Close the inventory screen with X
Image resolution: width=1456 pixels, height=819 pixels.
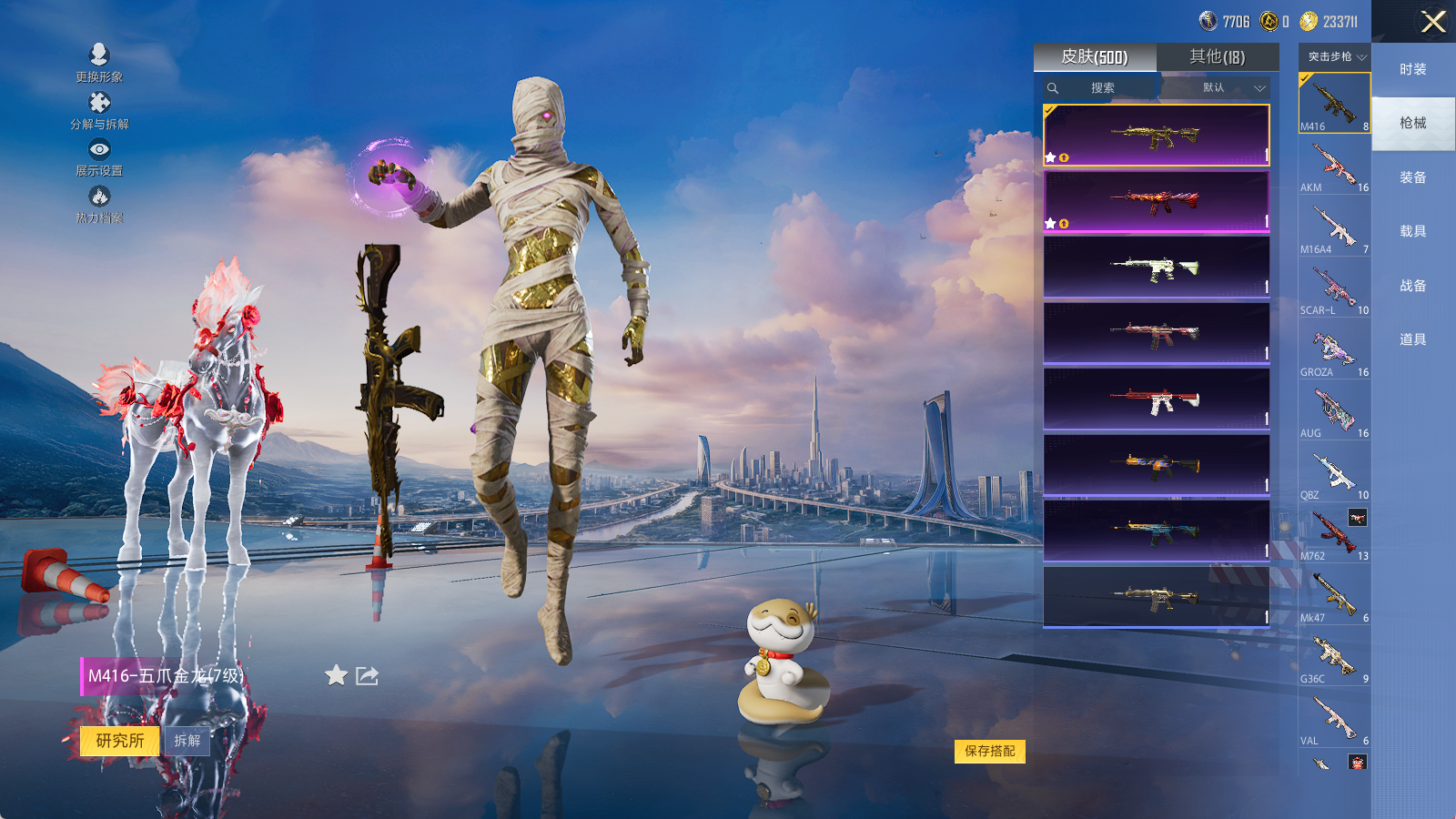tap(1433, 22)
